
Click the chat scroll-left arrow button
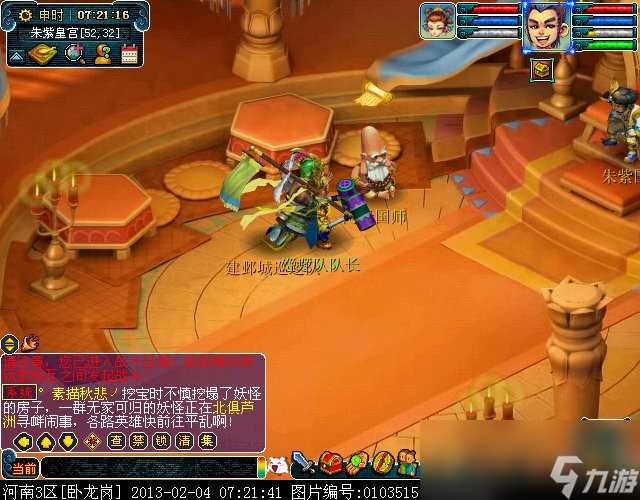tap(20, 440)
